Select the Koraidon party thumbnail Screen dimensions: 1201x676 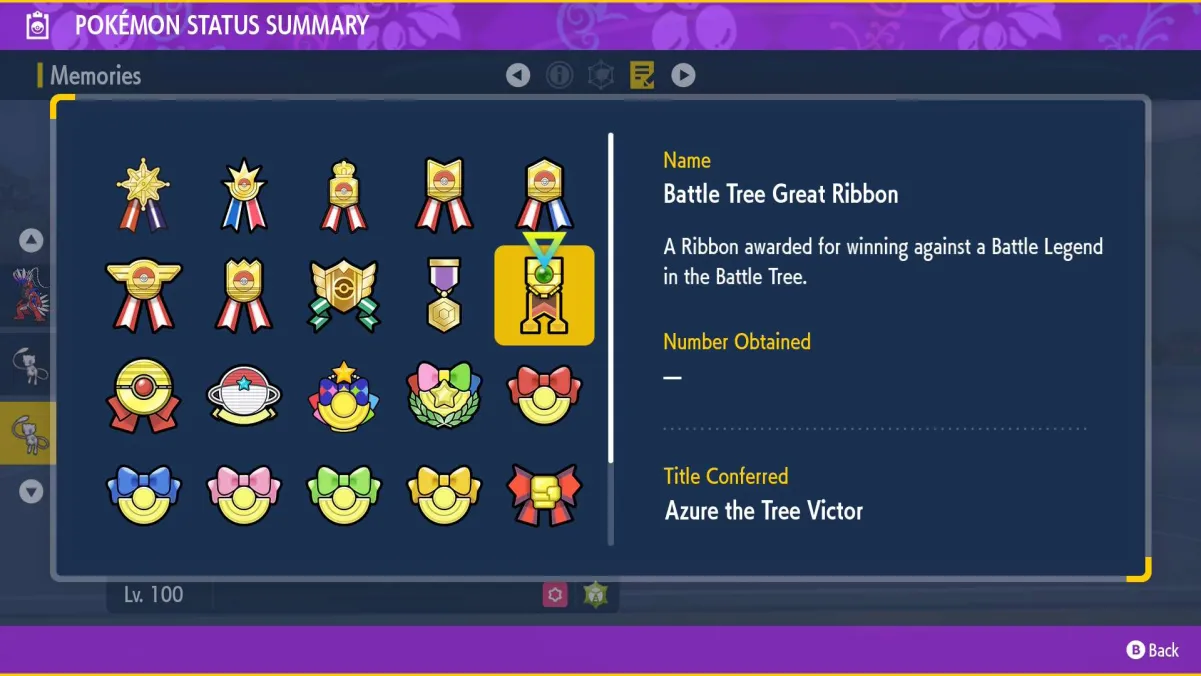tap(28, 294)
